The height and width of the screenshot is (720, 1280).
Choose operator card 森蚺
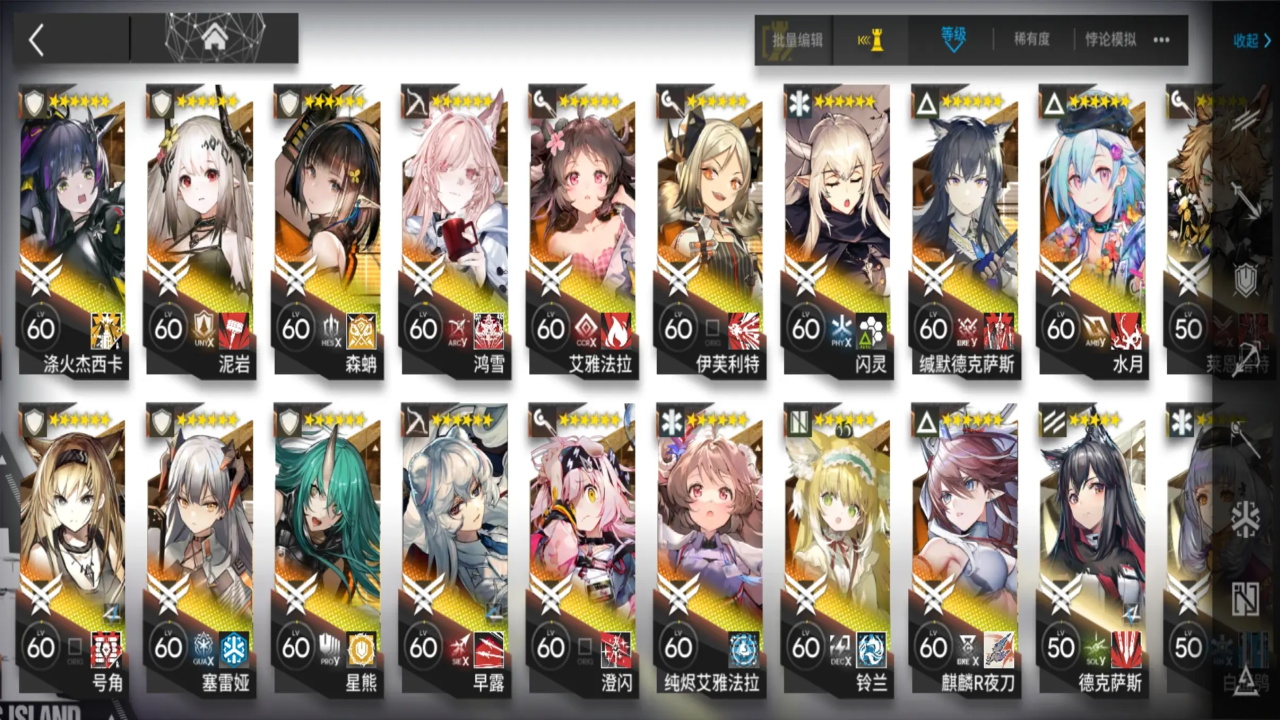pyautogui.click(x=329, y=230)
